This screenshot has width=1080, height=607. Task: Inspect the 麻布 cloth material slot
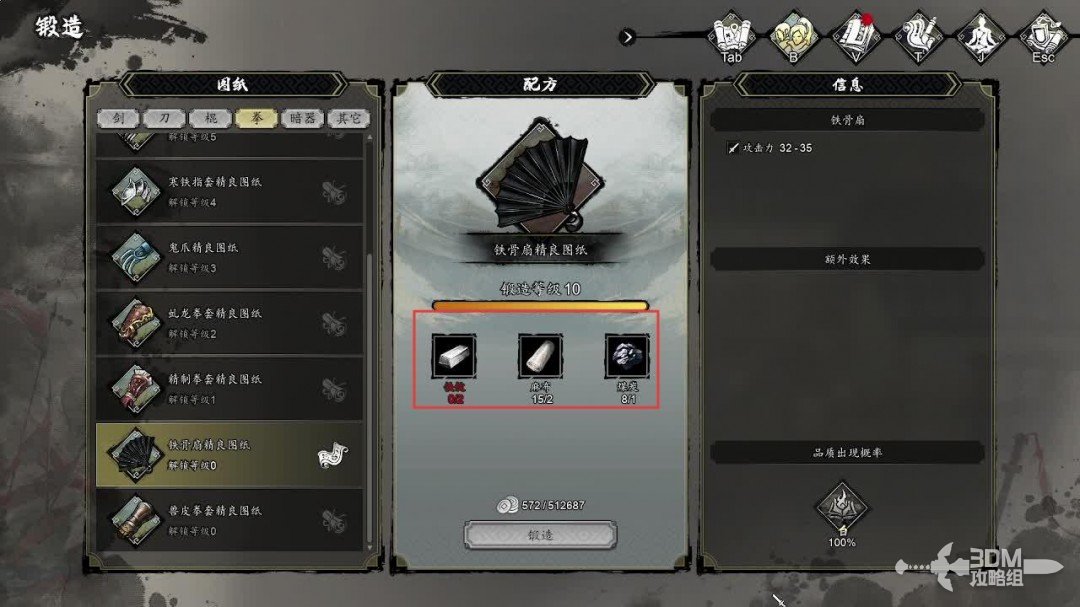pos(540,356)
